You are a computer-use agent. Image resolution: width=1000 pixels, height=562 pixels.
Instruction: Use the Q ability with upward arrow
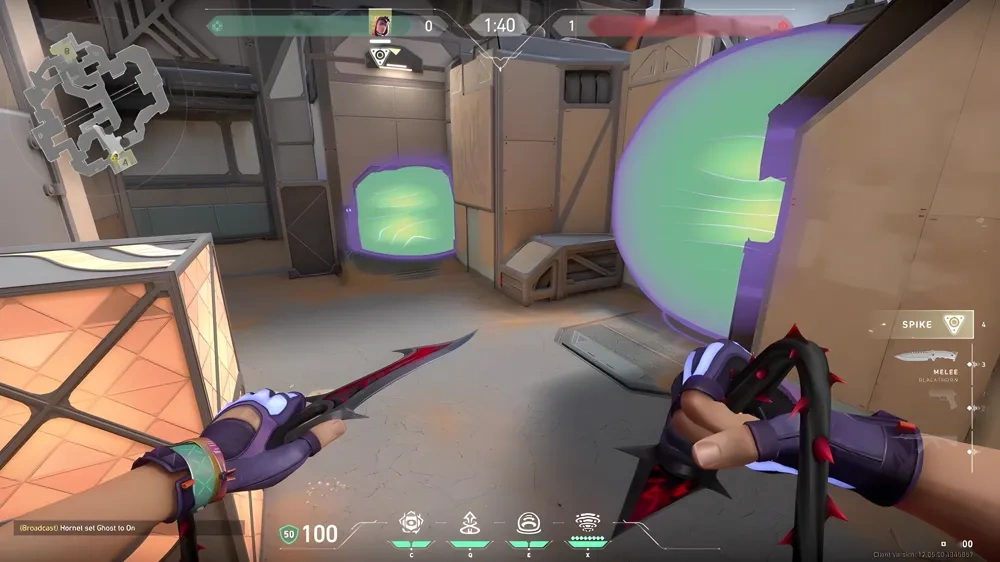pyautogui.click(x=469, y=523)
